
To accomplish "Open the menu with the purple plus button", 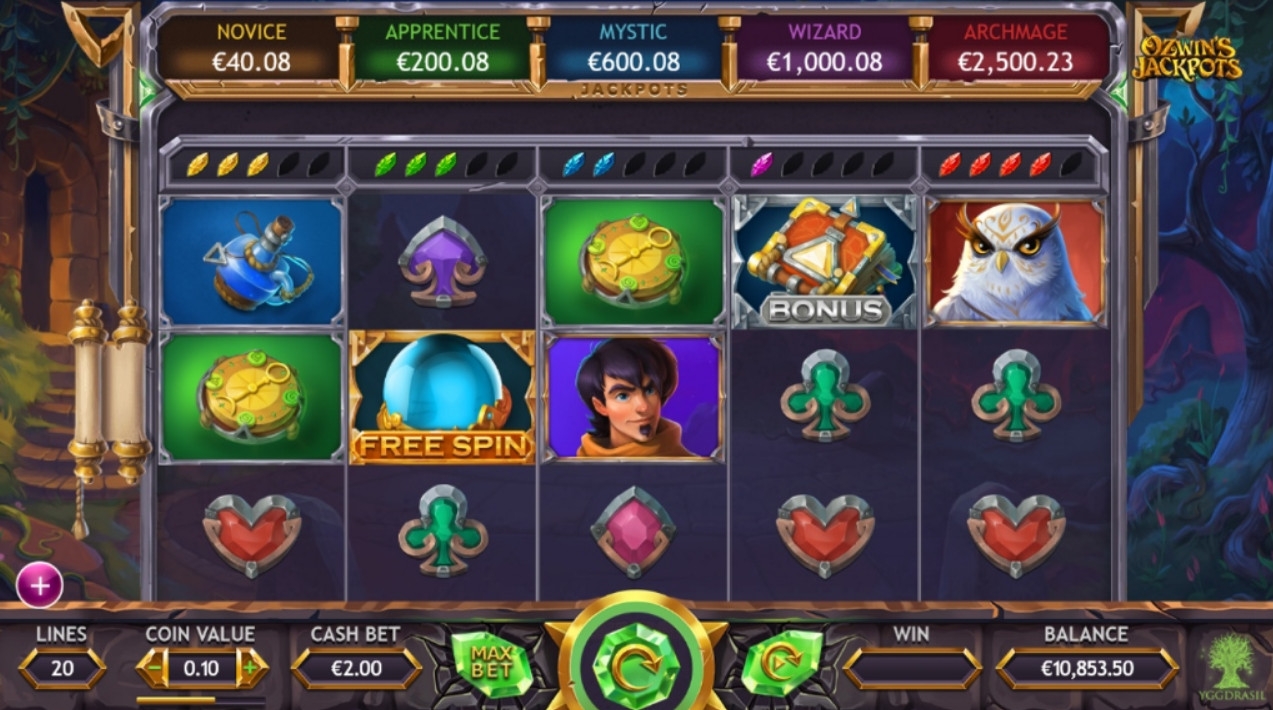I will [x=40, y=587].
